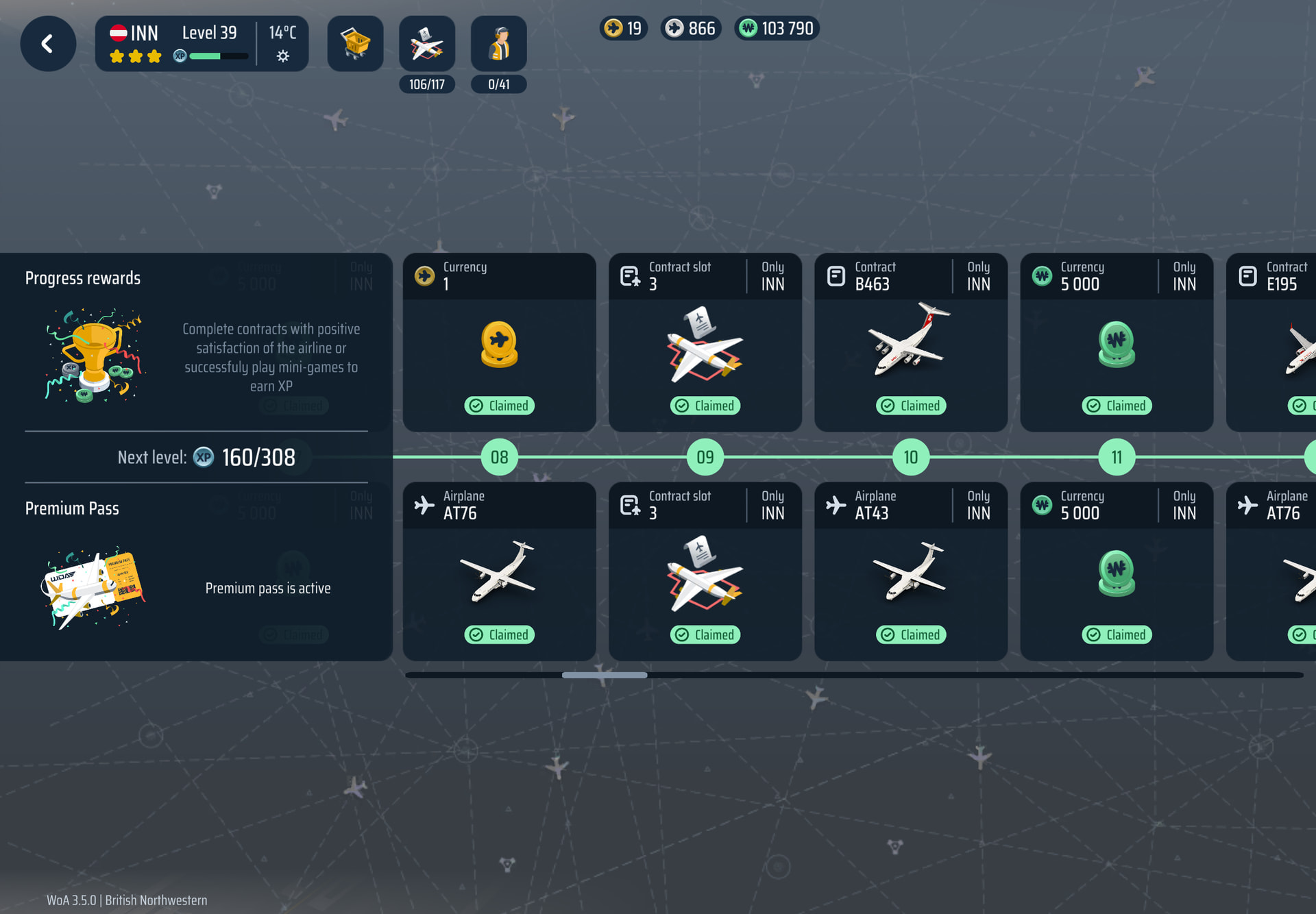Tap the silver plane currency counter showing 866

click(x=691, y=28)
